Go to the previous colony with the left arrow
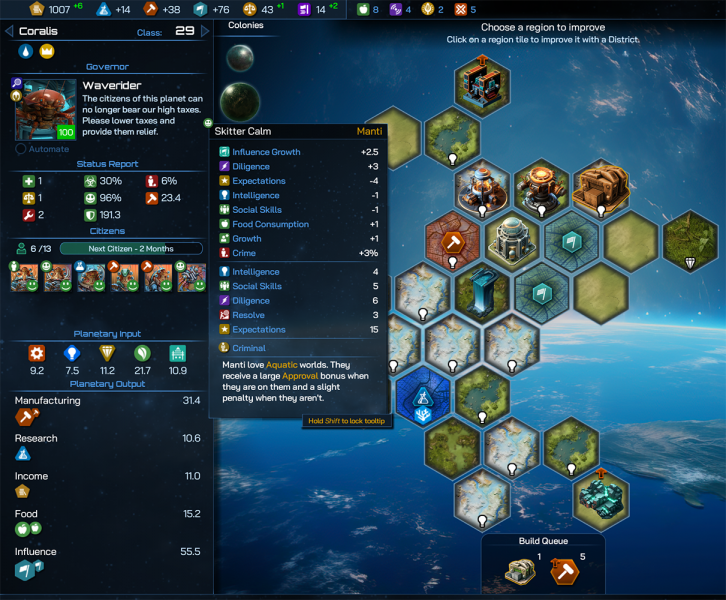The height and width of the screenshot is (600, 726). (8, 31)
